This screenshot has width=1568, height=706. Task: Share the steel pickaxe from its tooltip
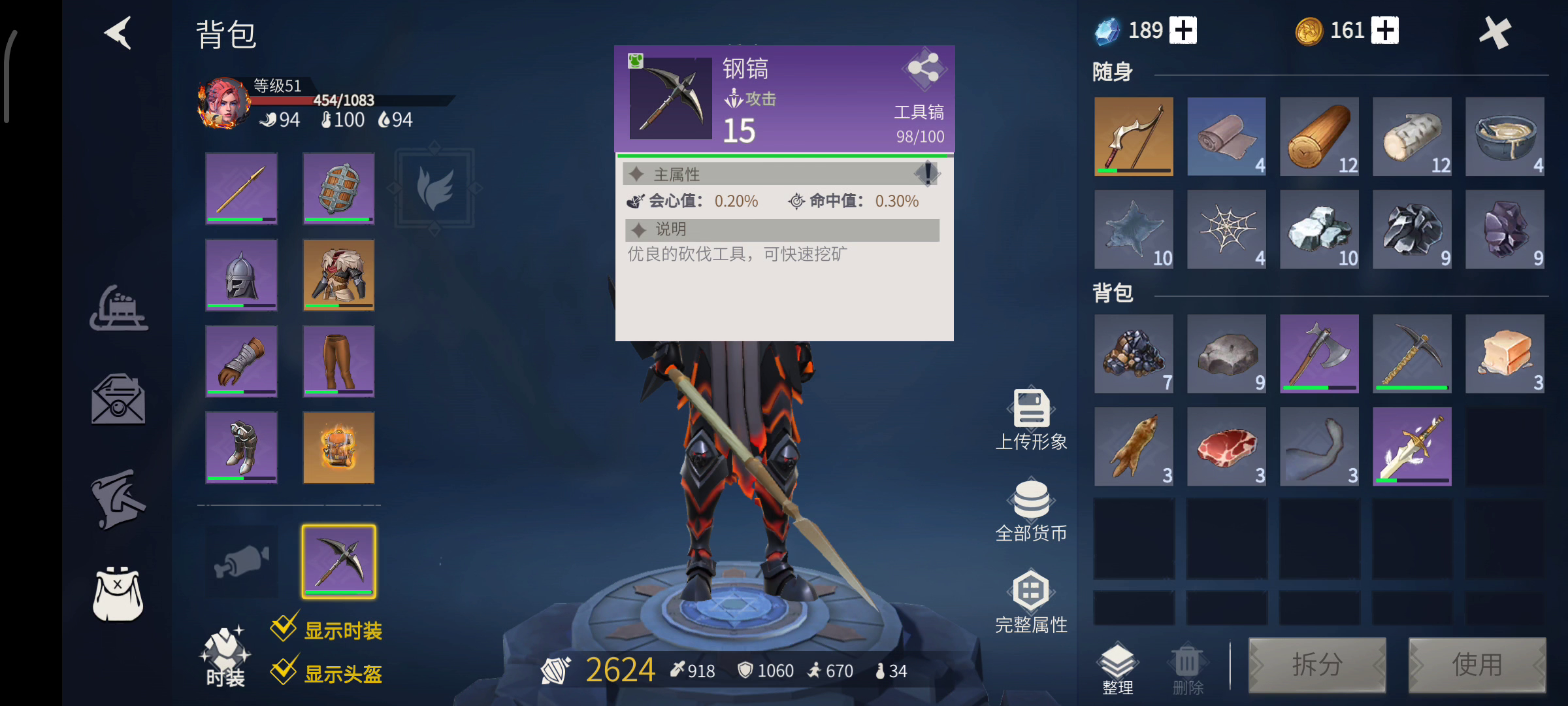point(924,68)
